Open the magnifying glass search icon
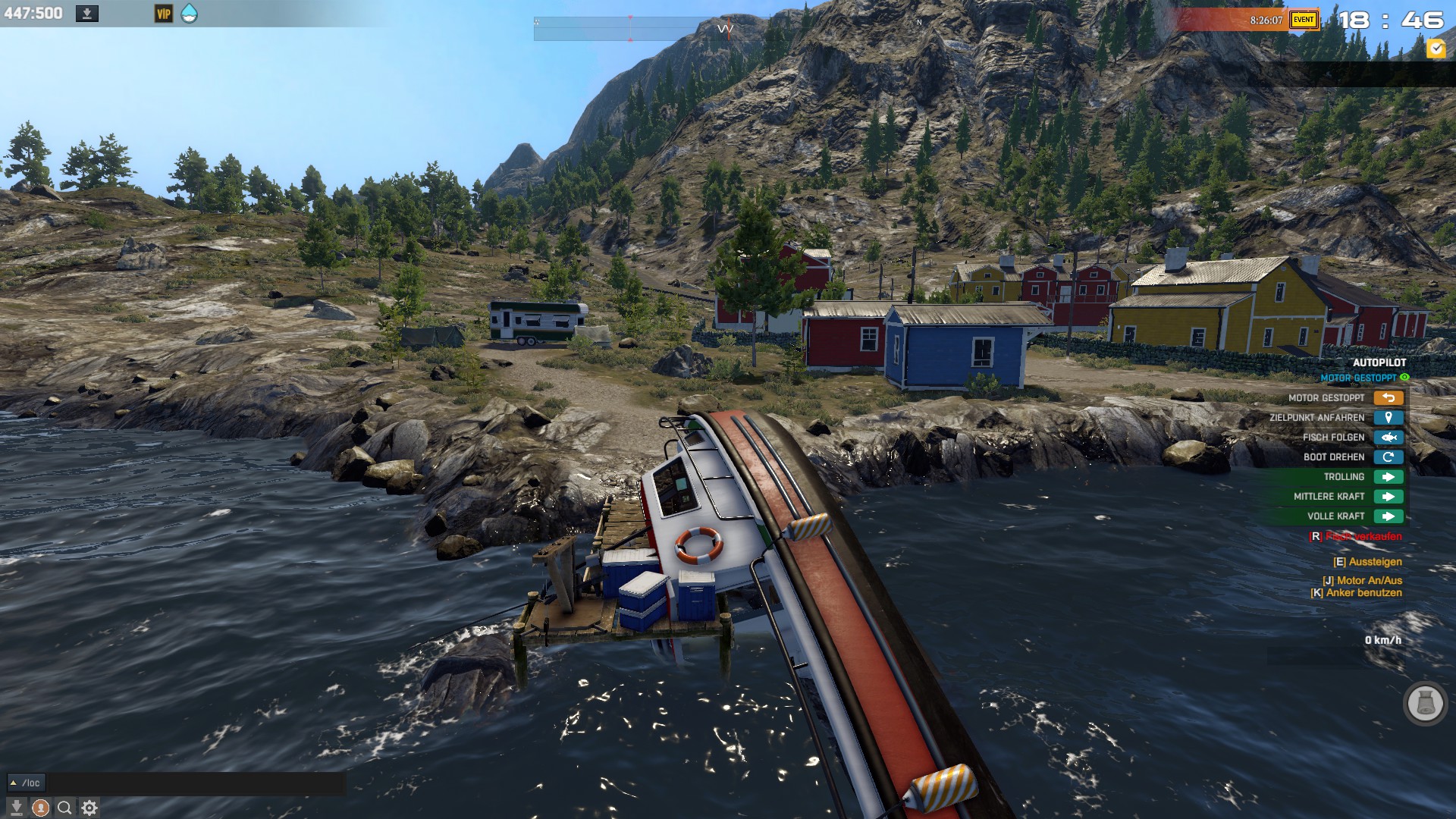The width and height of the screenshot is (1456, 819). pyautogui.click(x=65, y=808)
